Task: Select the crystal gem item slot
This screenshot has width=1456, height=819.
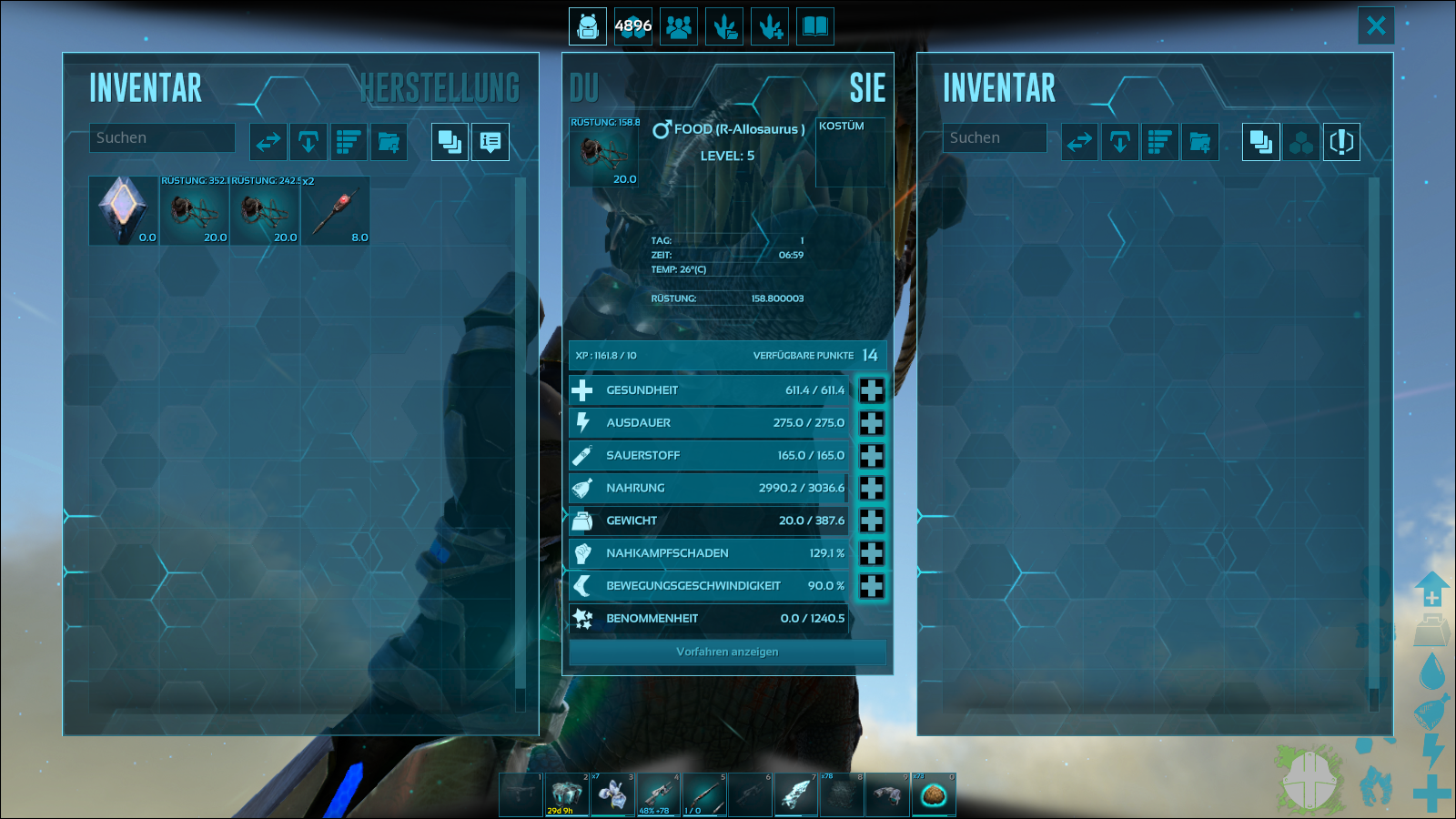Action: (x=123, y=210)
